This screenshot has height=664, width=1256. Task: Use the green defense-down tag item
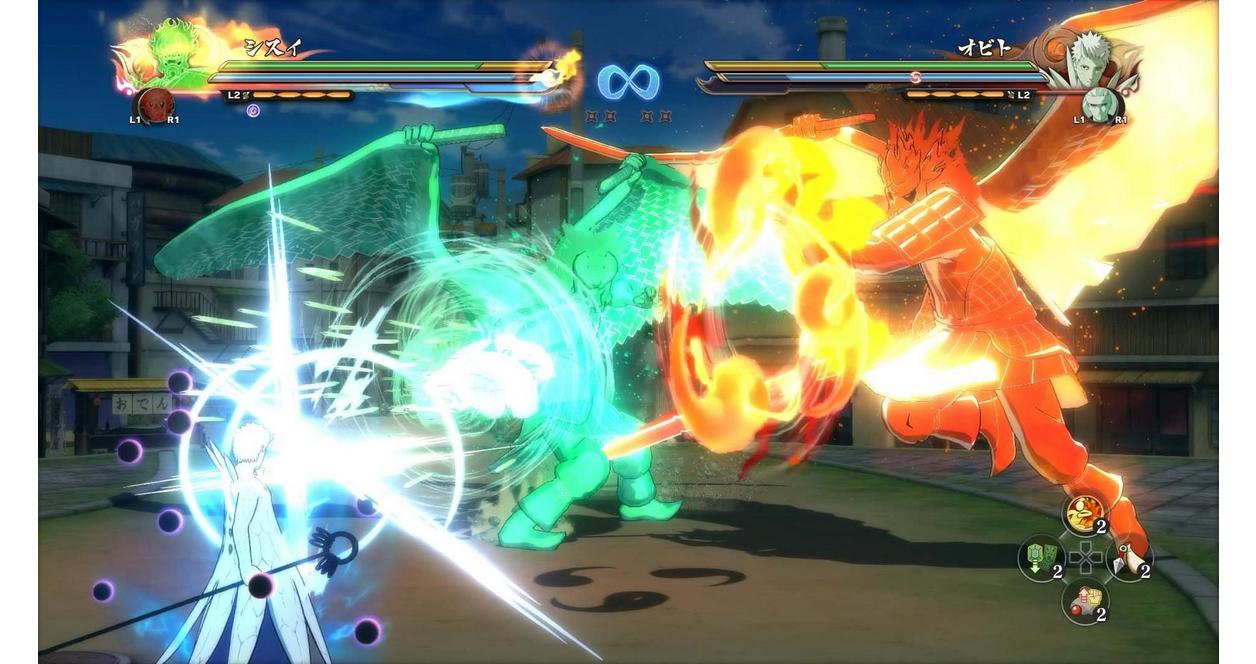[x=1040, y=558]
